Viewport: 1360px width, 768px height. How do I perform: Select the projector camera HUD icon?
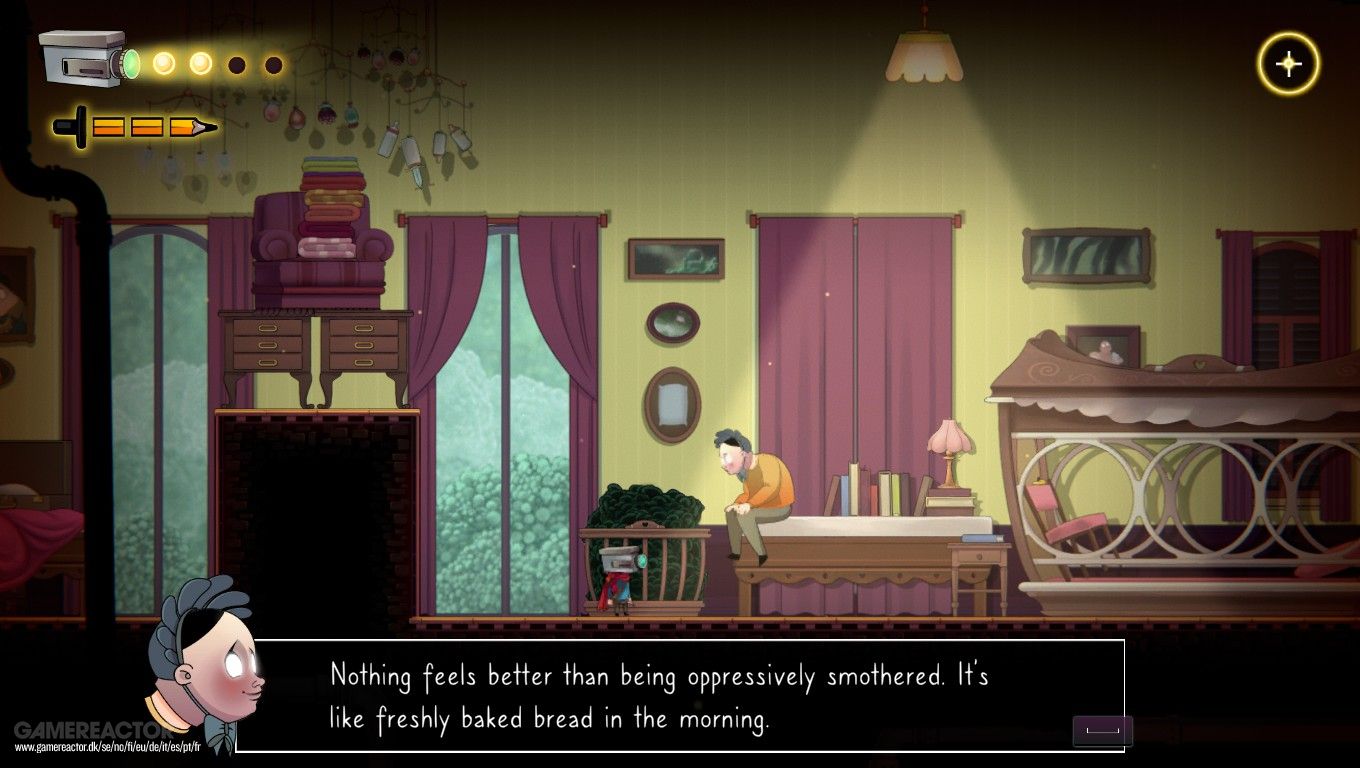click(88, 59)
